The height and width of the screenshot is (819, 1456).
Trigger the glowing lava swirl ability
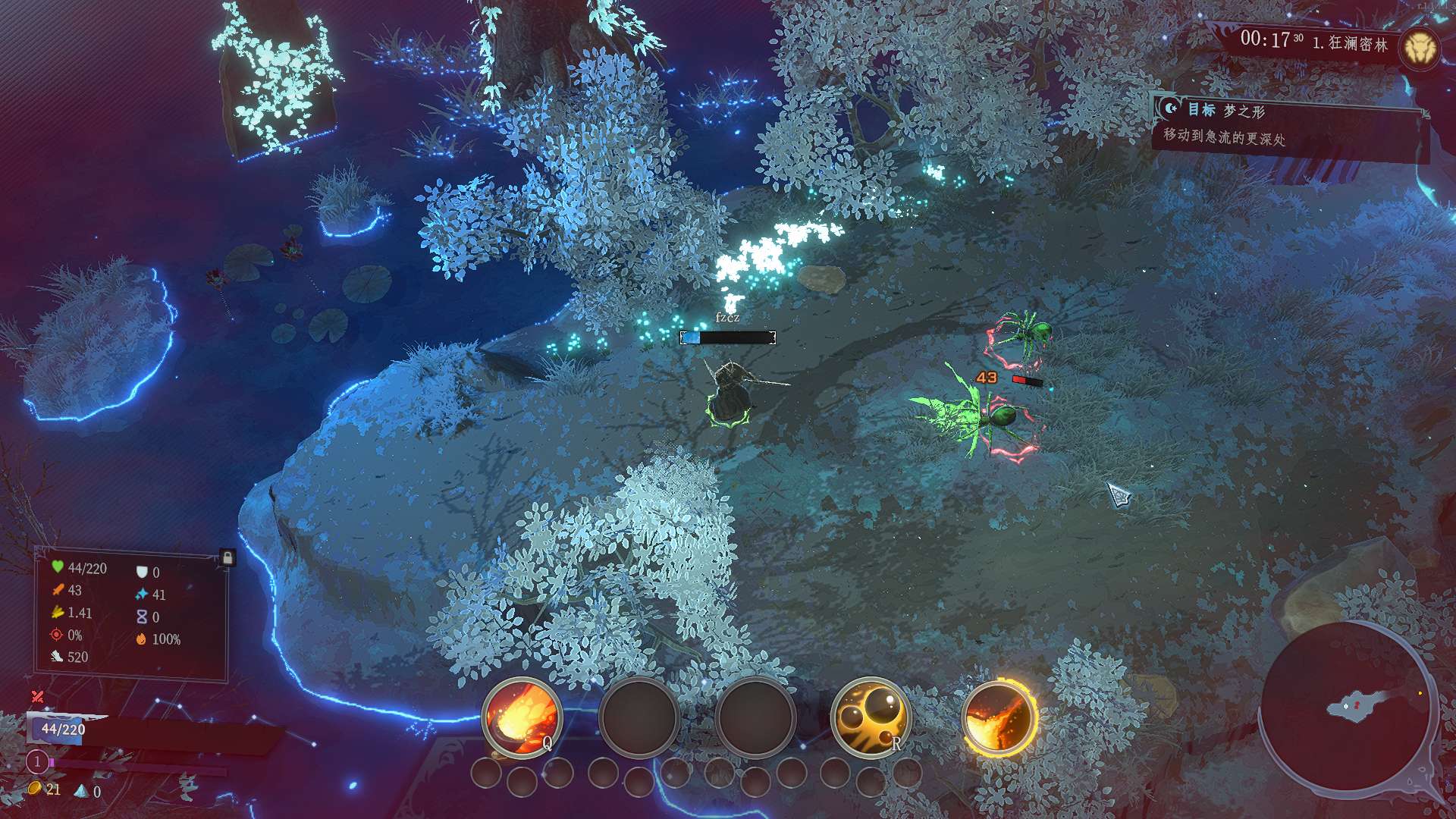click(x=998, y=717)
